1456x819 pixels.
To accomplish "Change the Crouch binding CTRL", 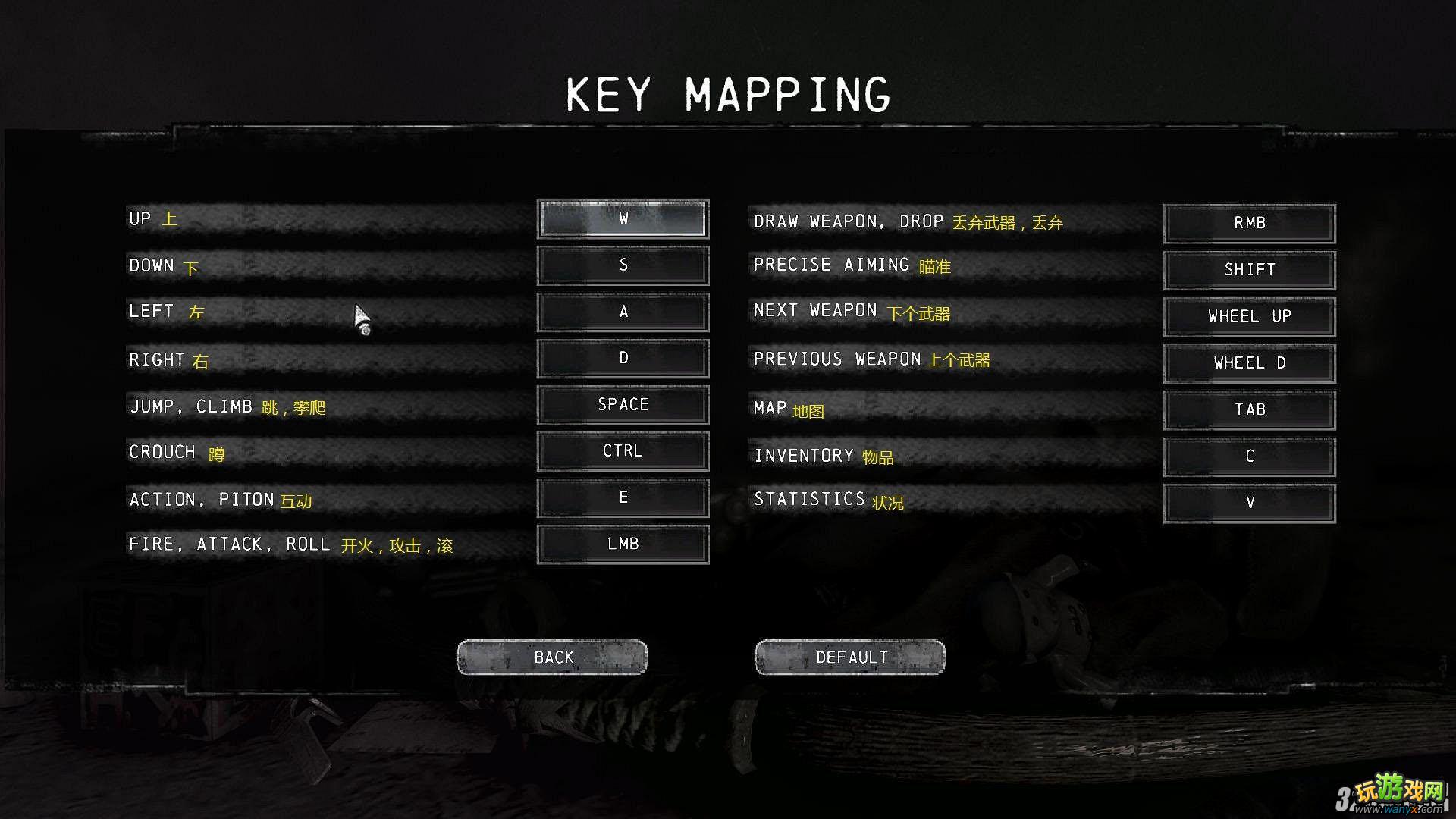I will [x=623, y=451].
